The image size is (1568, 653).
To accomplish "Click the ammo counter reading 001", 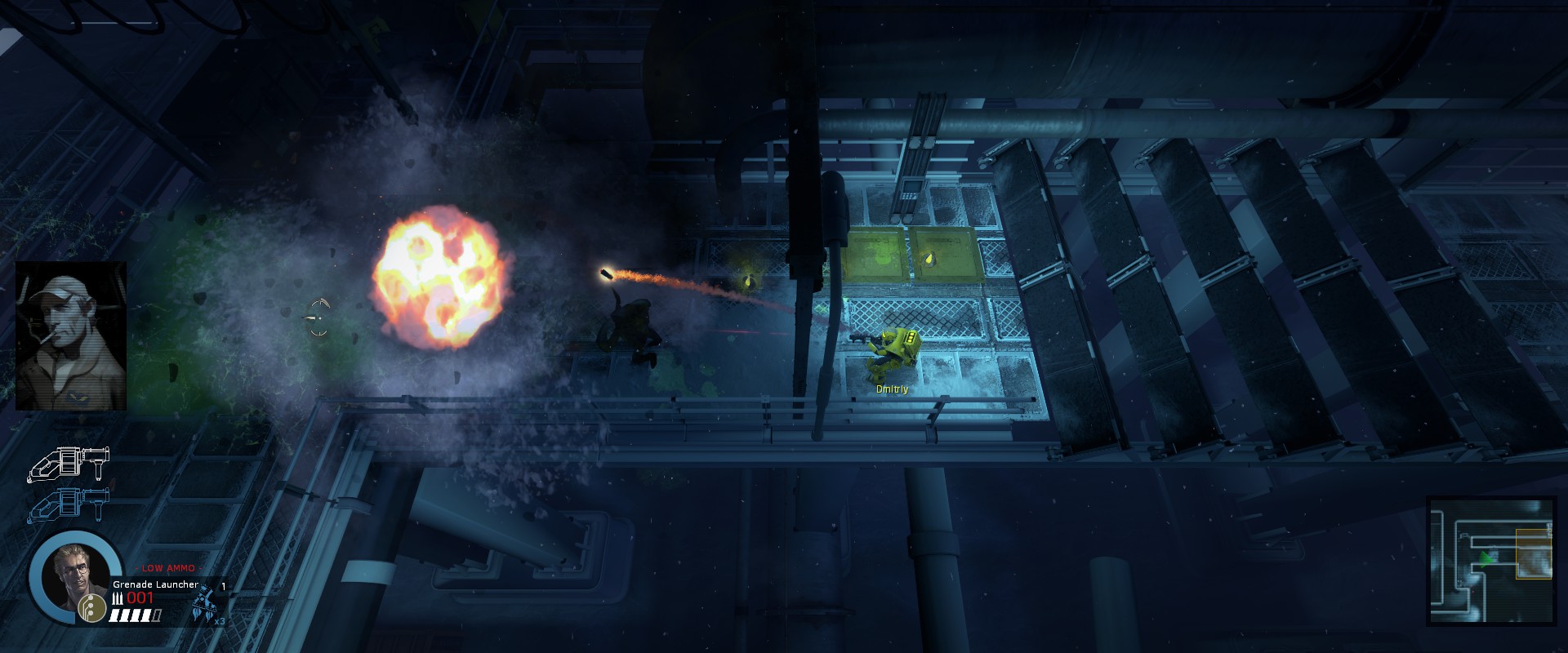I will (140, 598).
